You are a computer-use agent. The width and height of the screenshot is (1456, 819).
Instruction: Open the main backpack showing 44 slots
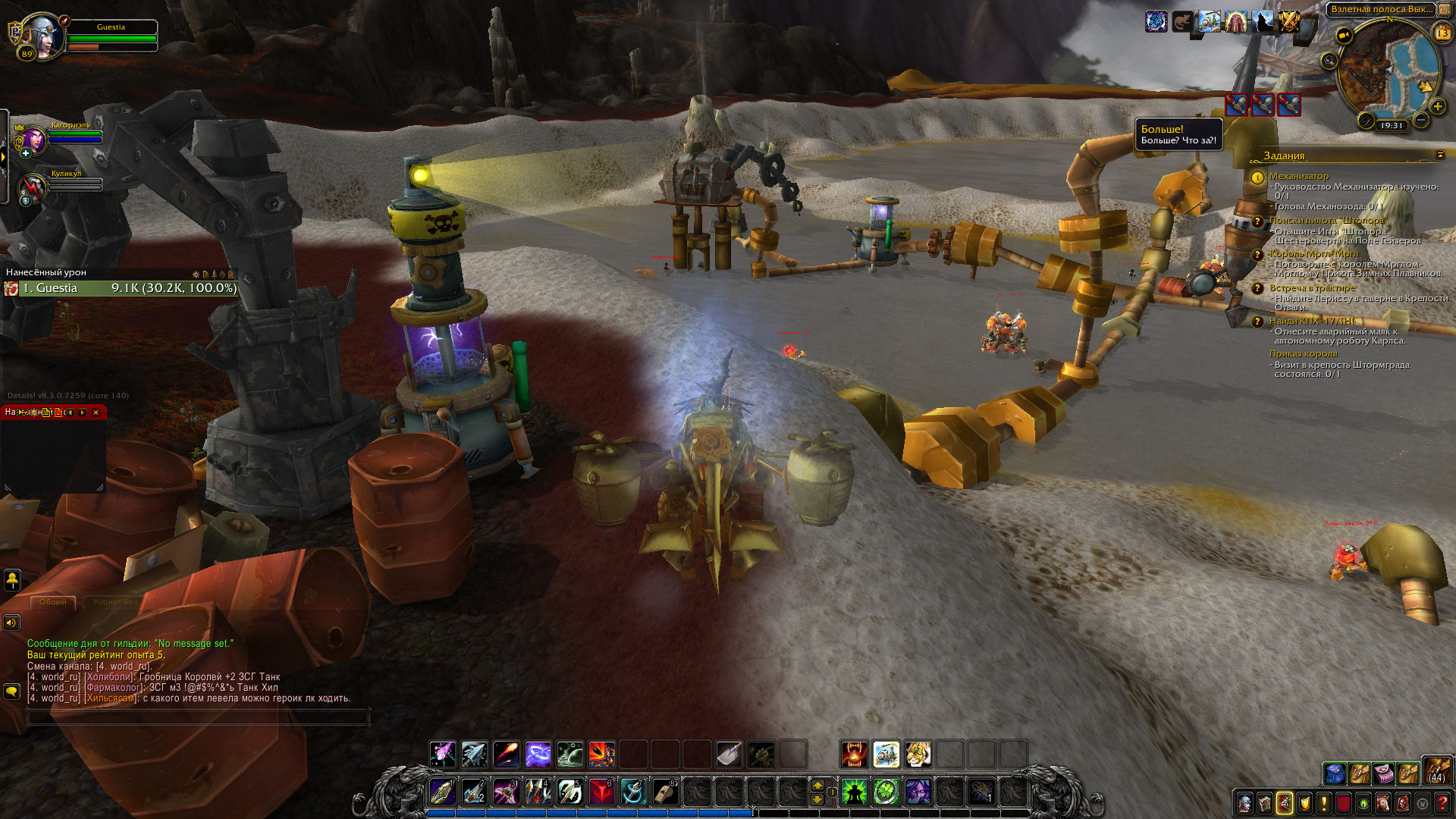(1436, 770)
